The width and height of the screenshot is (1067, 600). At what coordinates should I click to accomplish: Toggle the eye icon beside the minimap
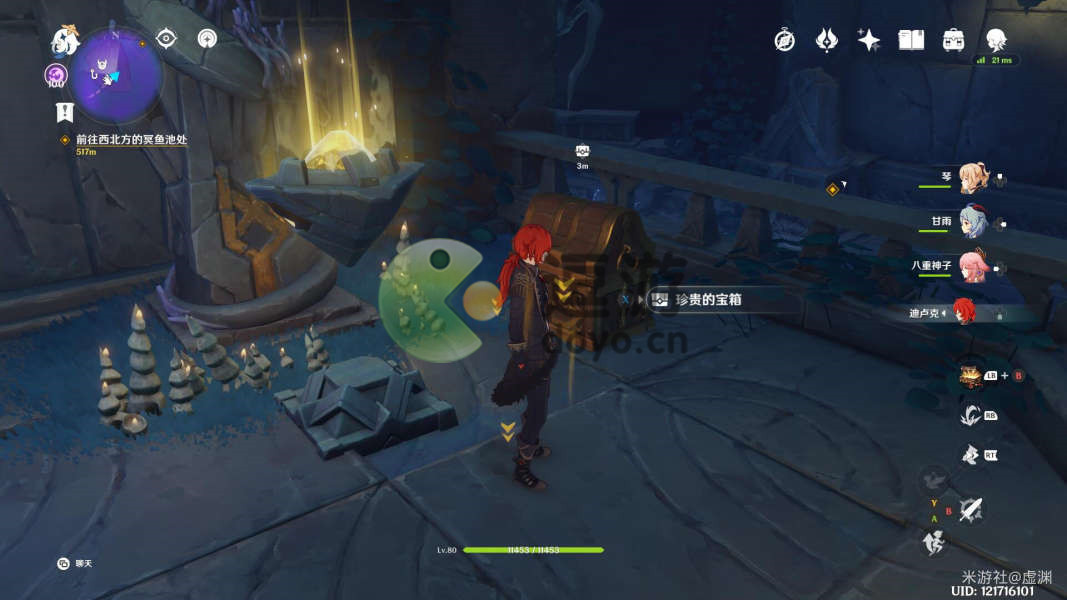(167, 39)
